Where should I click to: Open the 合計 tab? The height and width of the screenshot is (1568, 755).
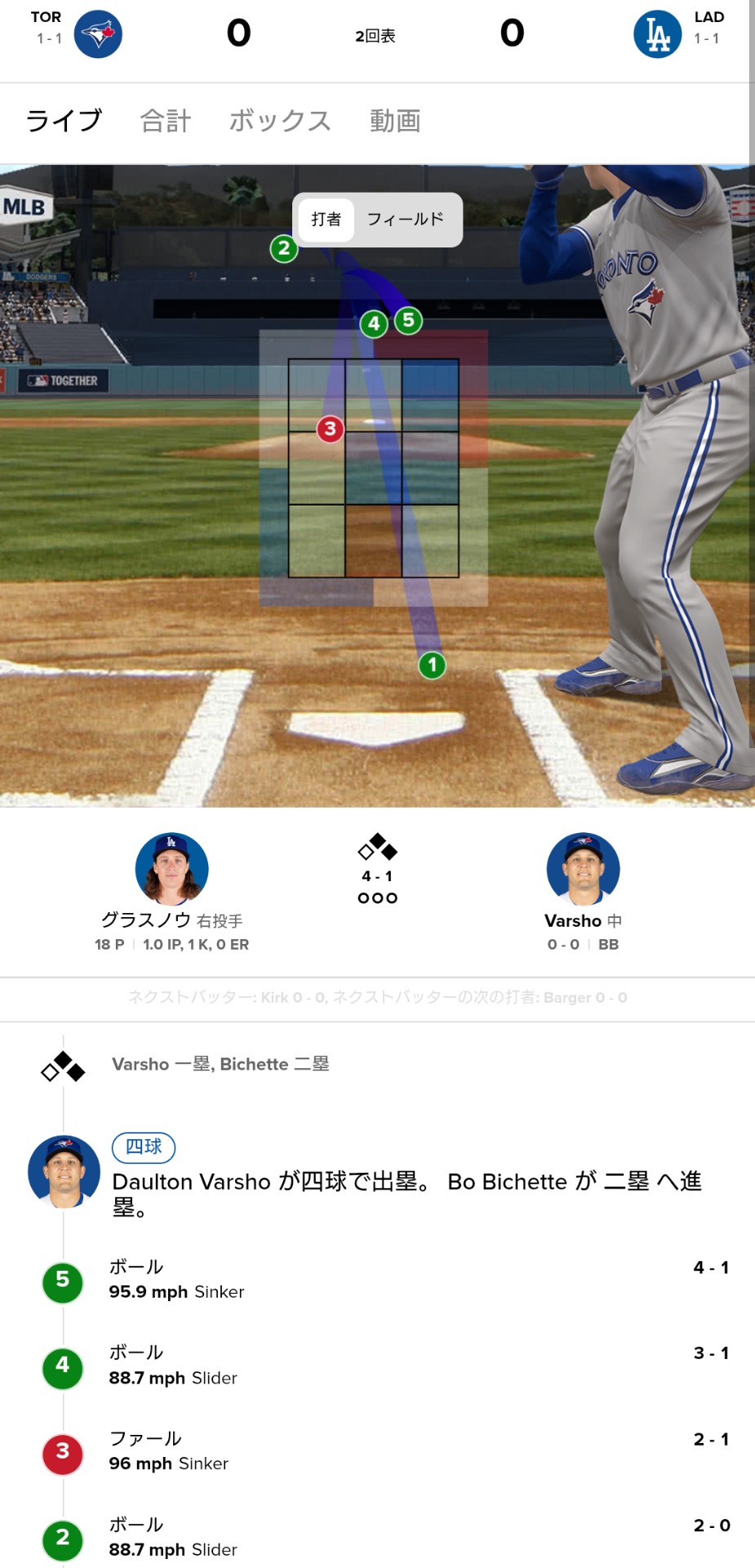pyautogui.click(x=166, y=121)
